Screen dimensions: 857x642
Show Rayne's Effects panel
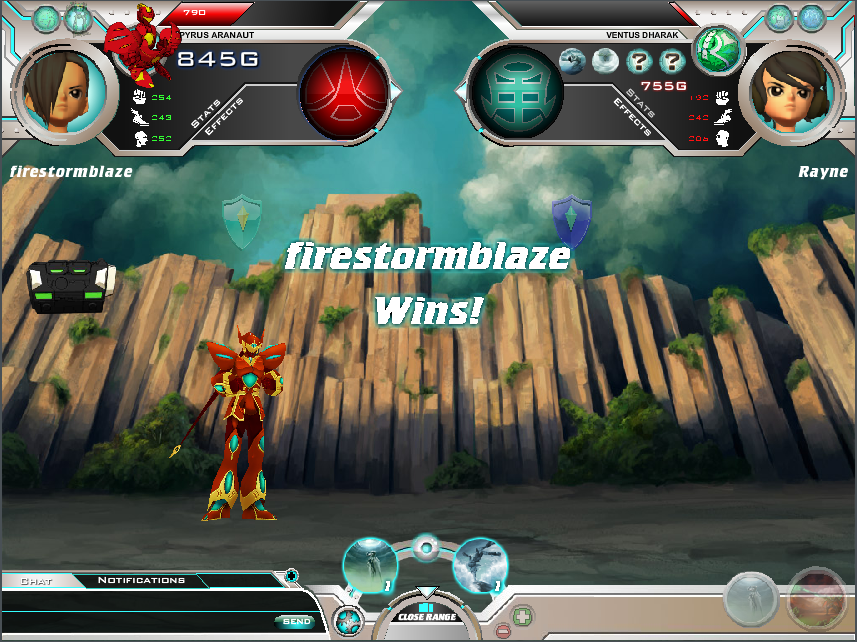click(x=634, y=117)
